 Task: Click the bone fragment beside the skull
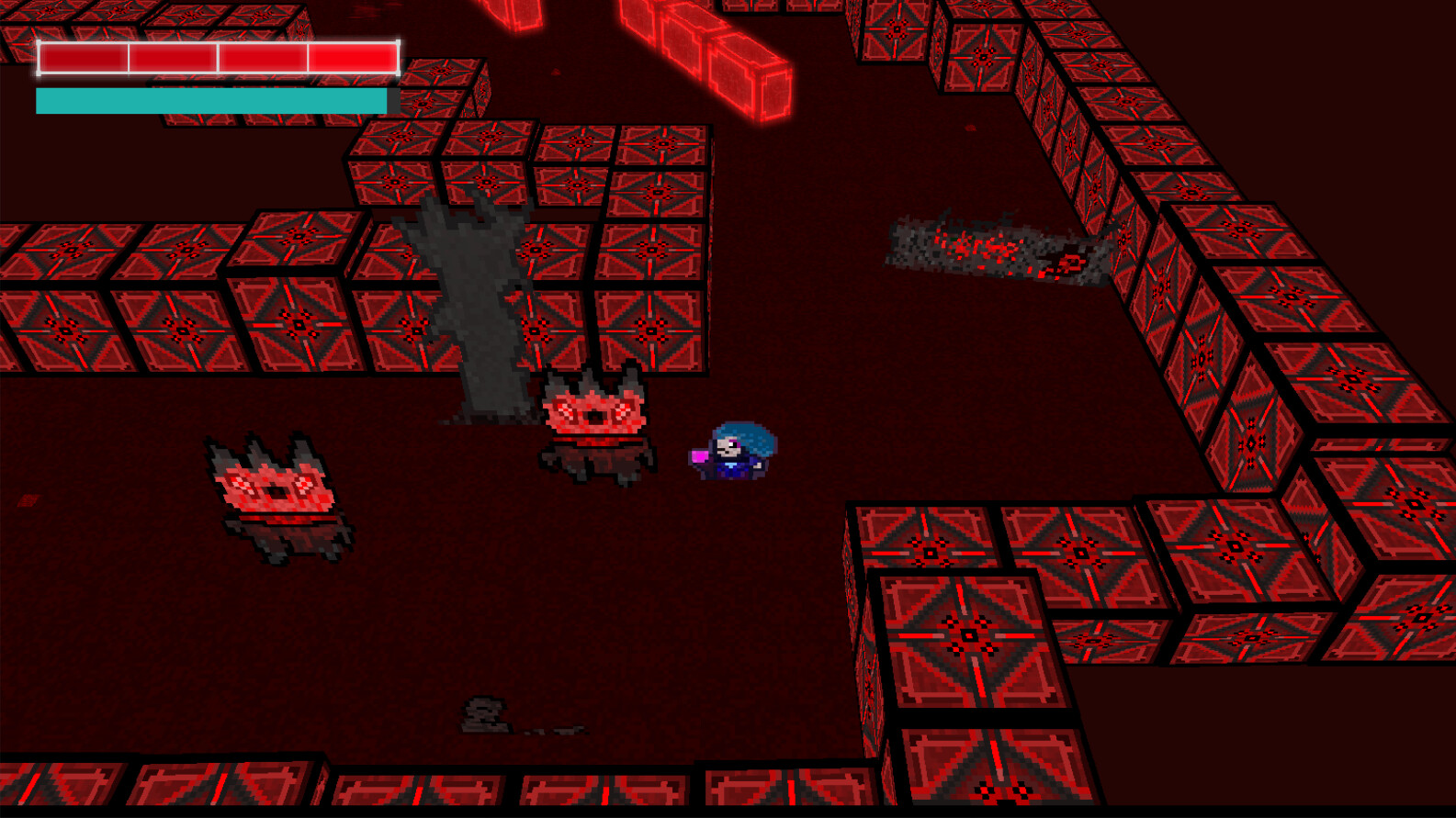pyautogui.click(x=560, y=730)
